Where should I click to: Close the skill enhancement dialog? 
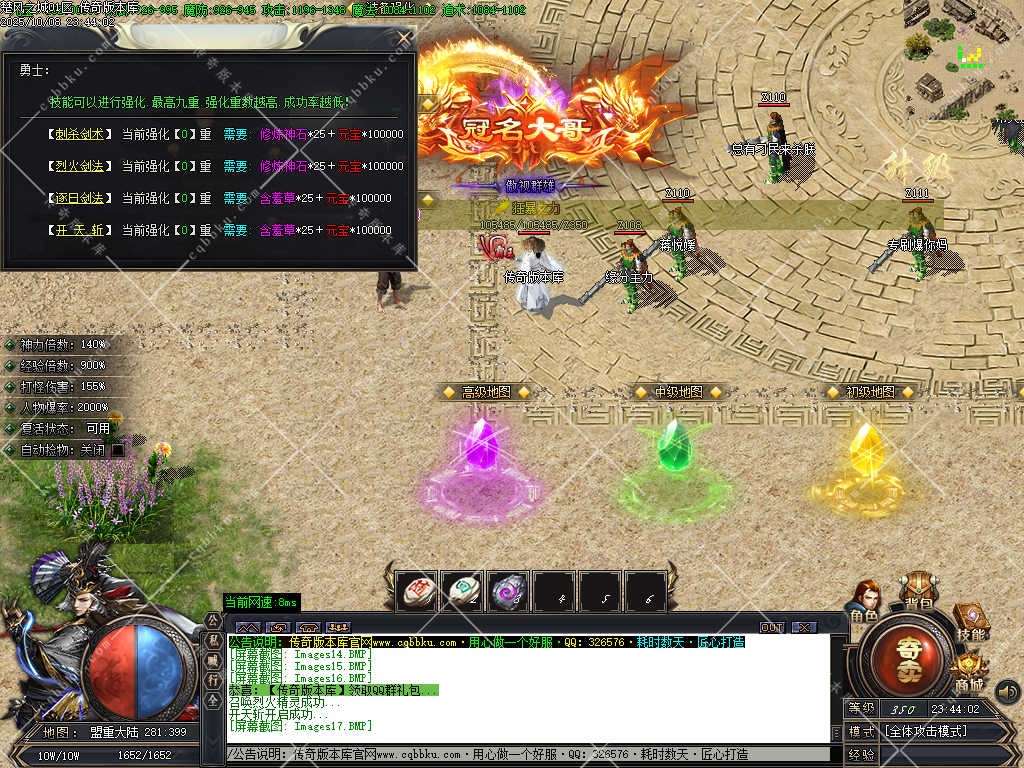(403, 38)
